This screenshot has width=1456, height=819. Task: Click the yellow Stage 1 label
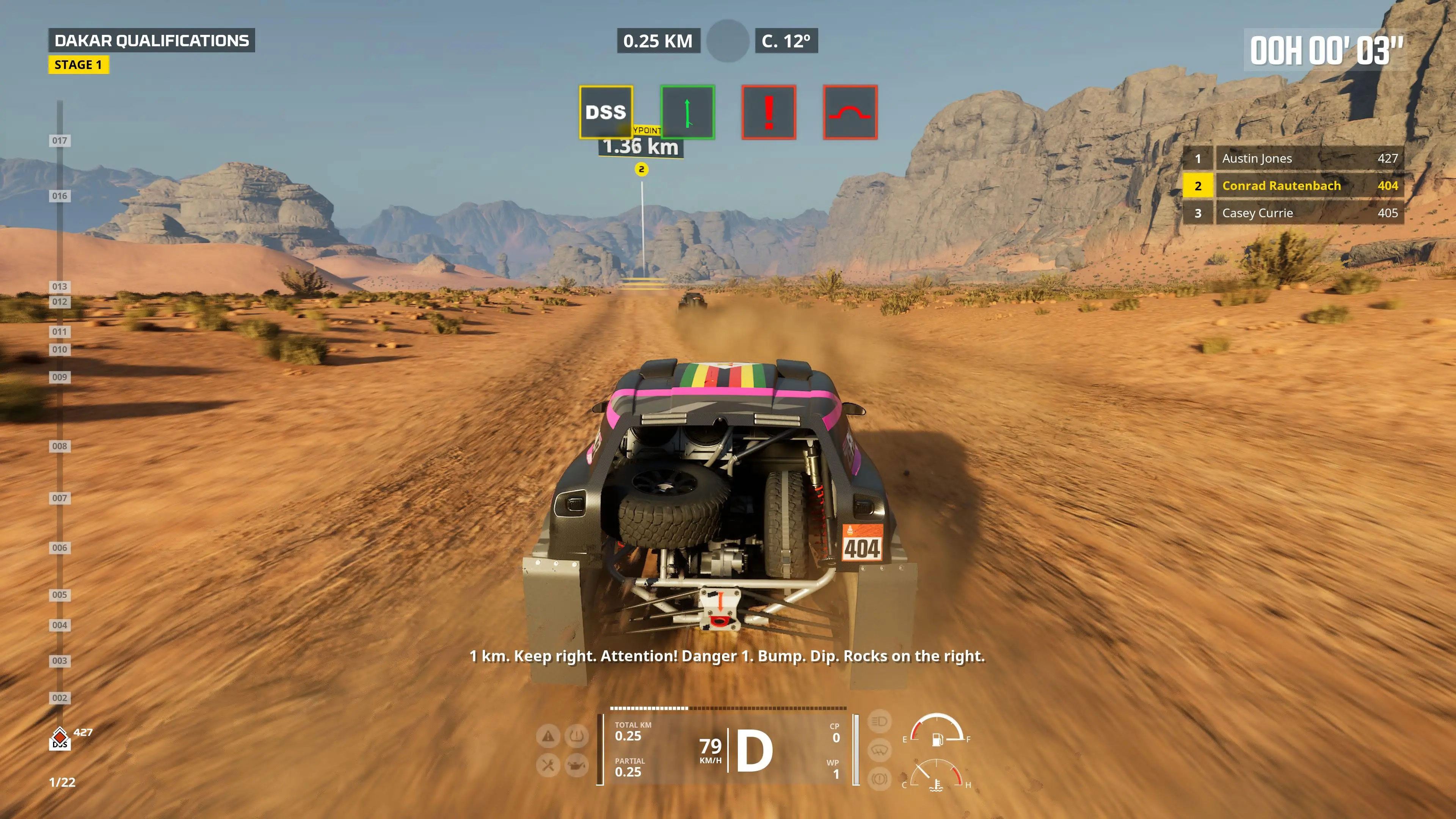pos(78,65)
